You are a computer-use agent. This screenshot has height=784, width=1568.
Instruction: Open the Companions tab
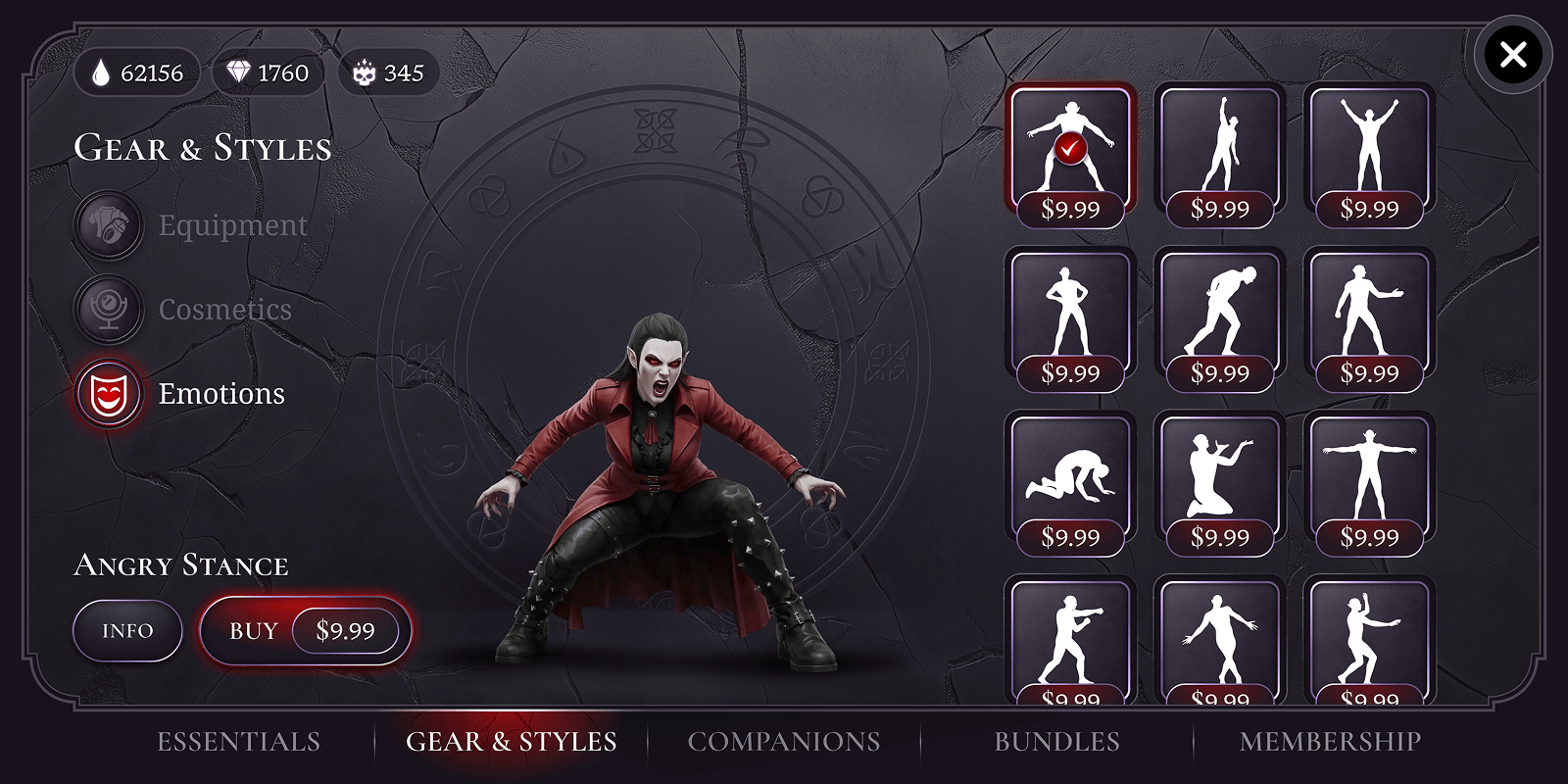click(784, 742)
